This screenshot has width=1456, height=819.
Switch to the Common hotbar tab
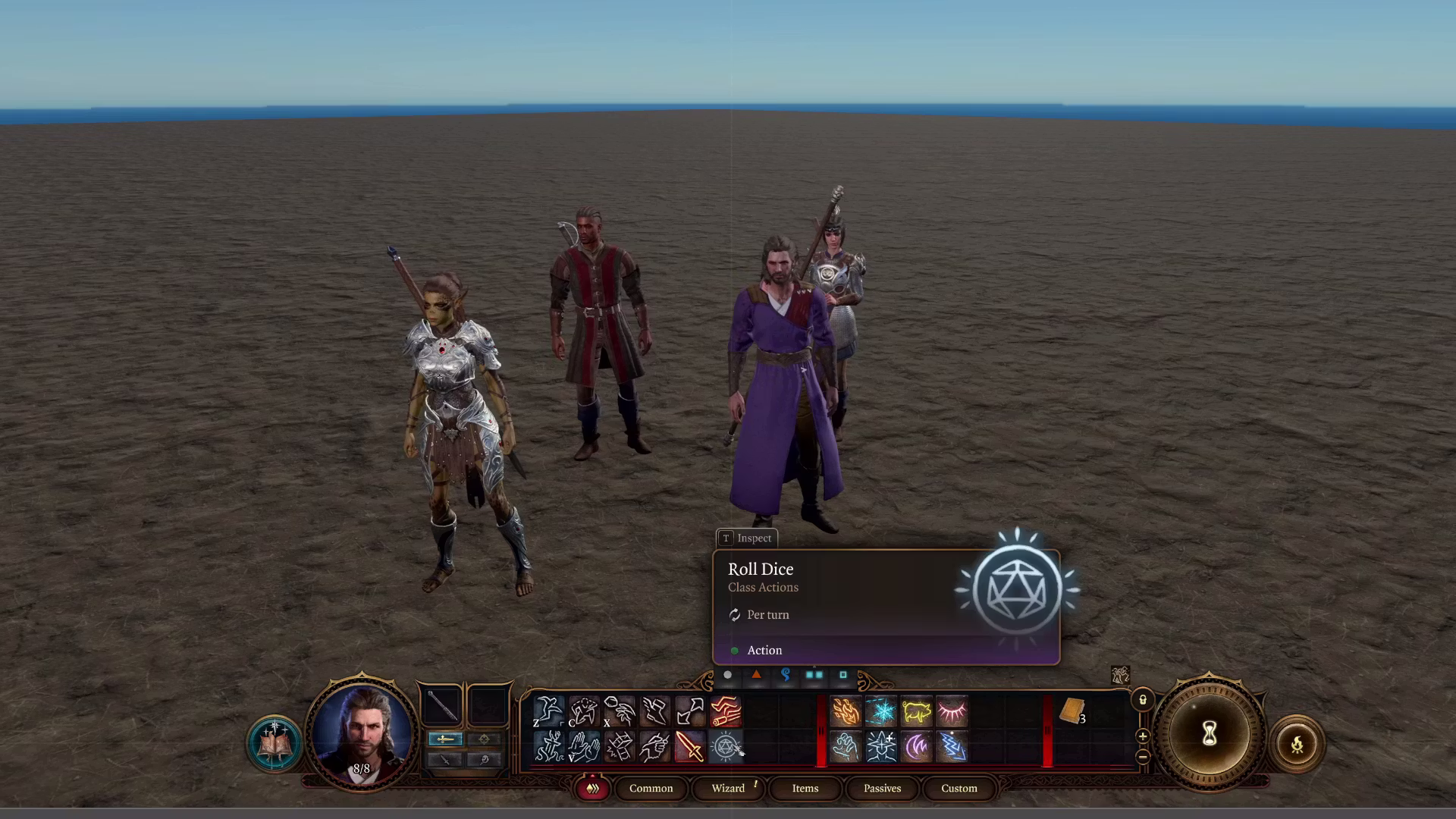(651, 789)
